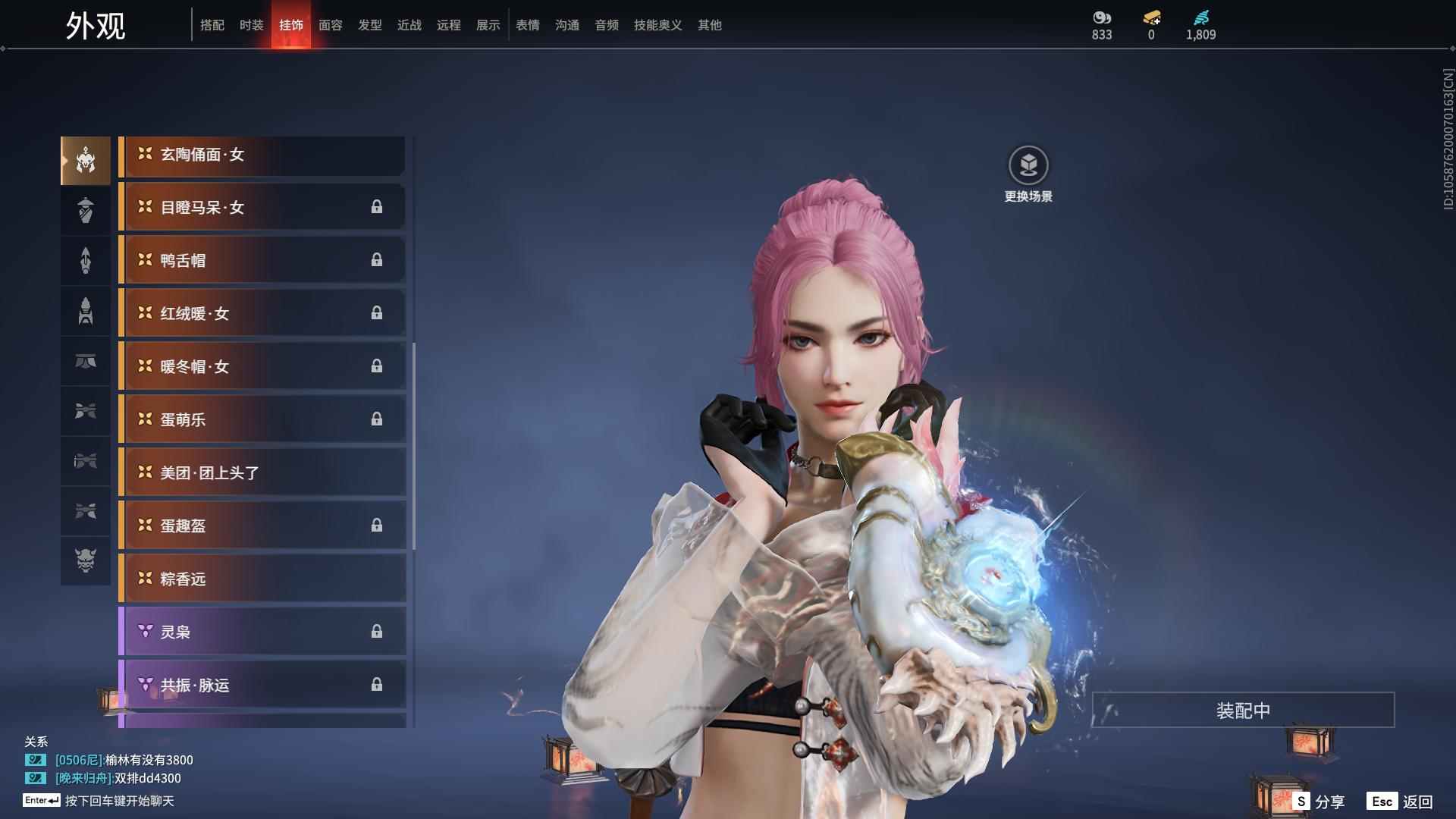Select the 面容 tab

330,25
